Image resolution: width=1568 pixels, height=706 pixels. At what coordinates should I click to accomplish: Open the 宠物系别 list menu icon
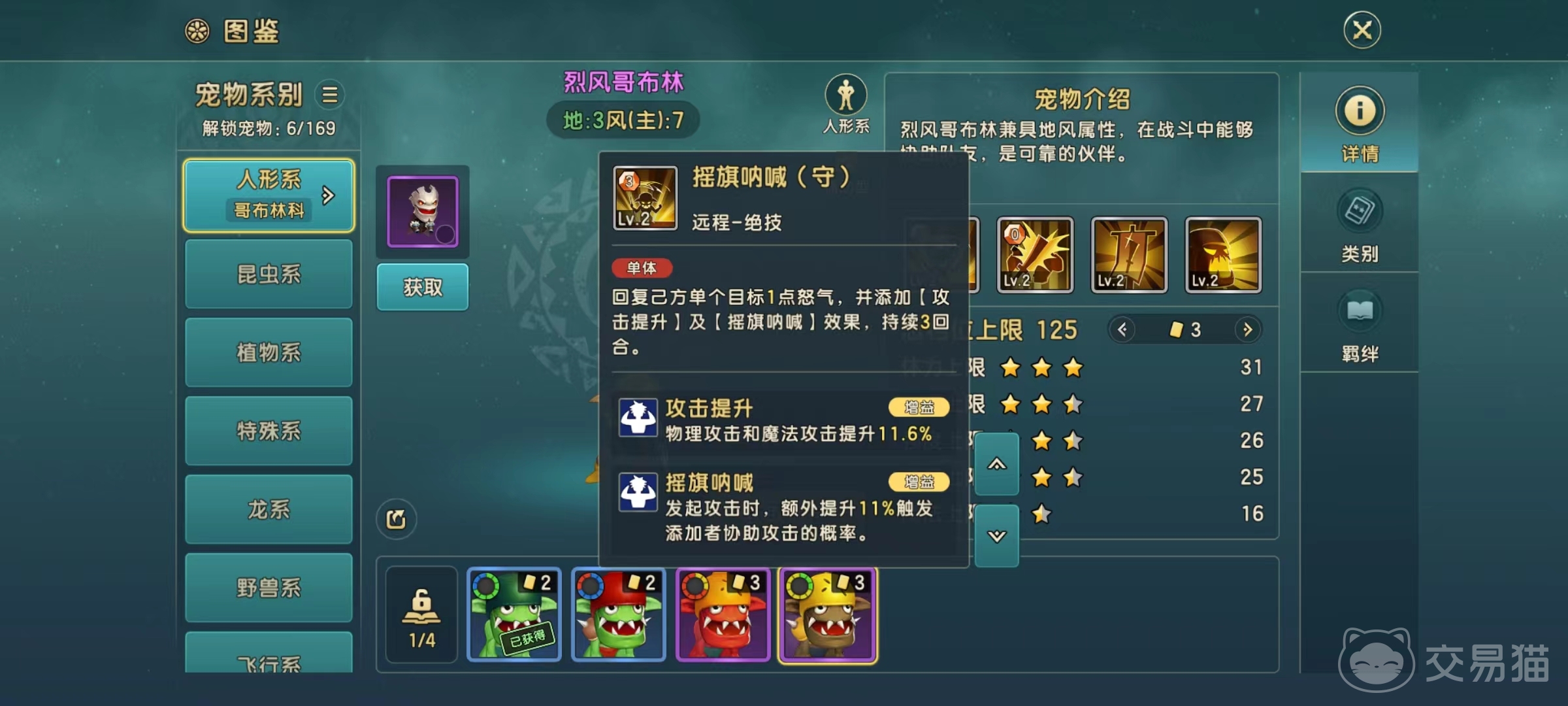(x=330, y=95)
